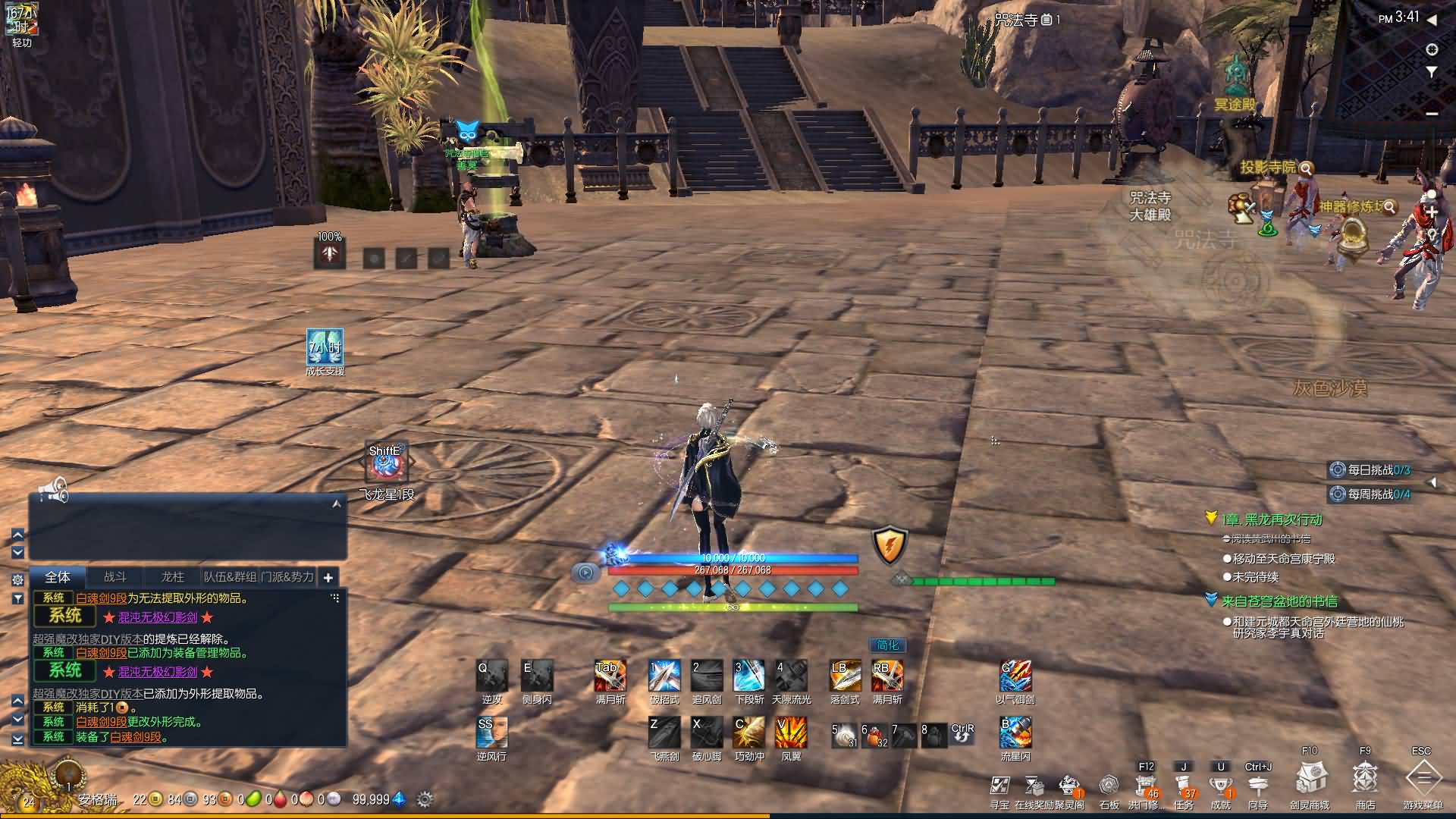Open the 剑灵商城 store

pyautogui.click(x=1310, y=779)
